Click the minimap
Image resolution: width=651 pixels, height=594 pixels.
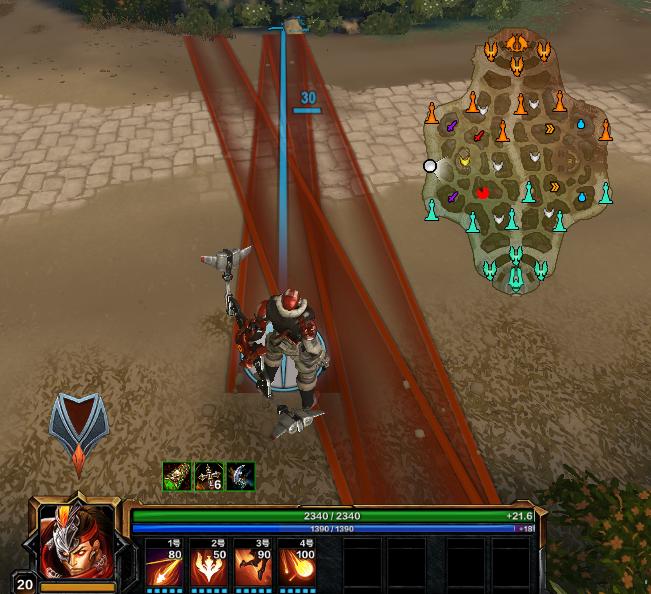517,160
